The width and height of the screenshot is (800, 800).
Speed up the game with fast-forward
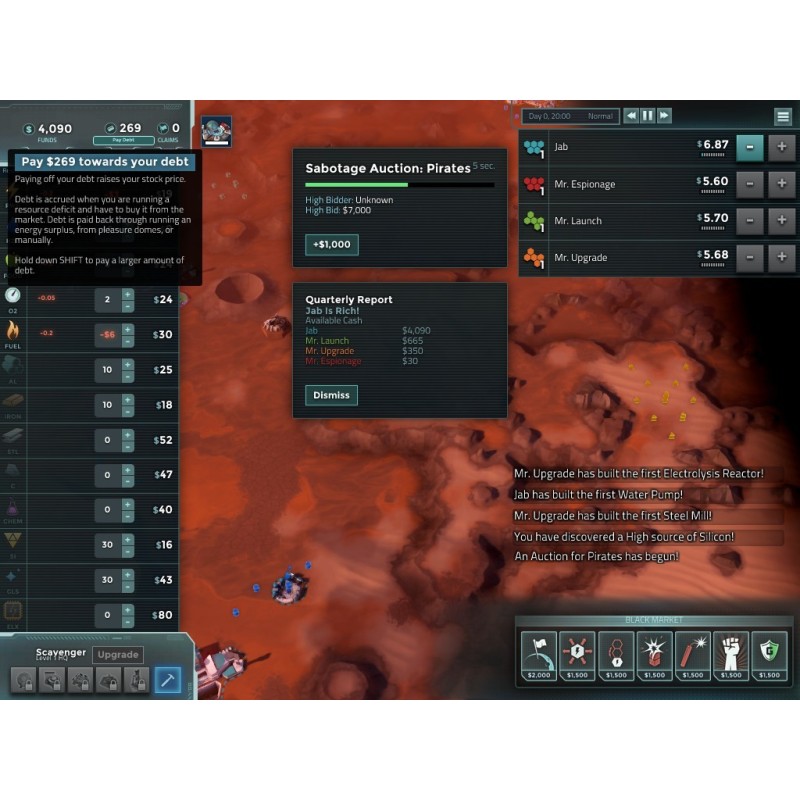664,116
